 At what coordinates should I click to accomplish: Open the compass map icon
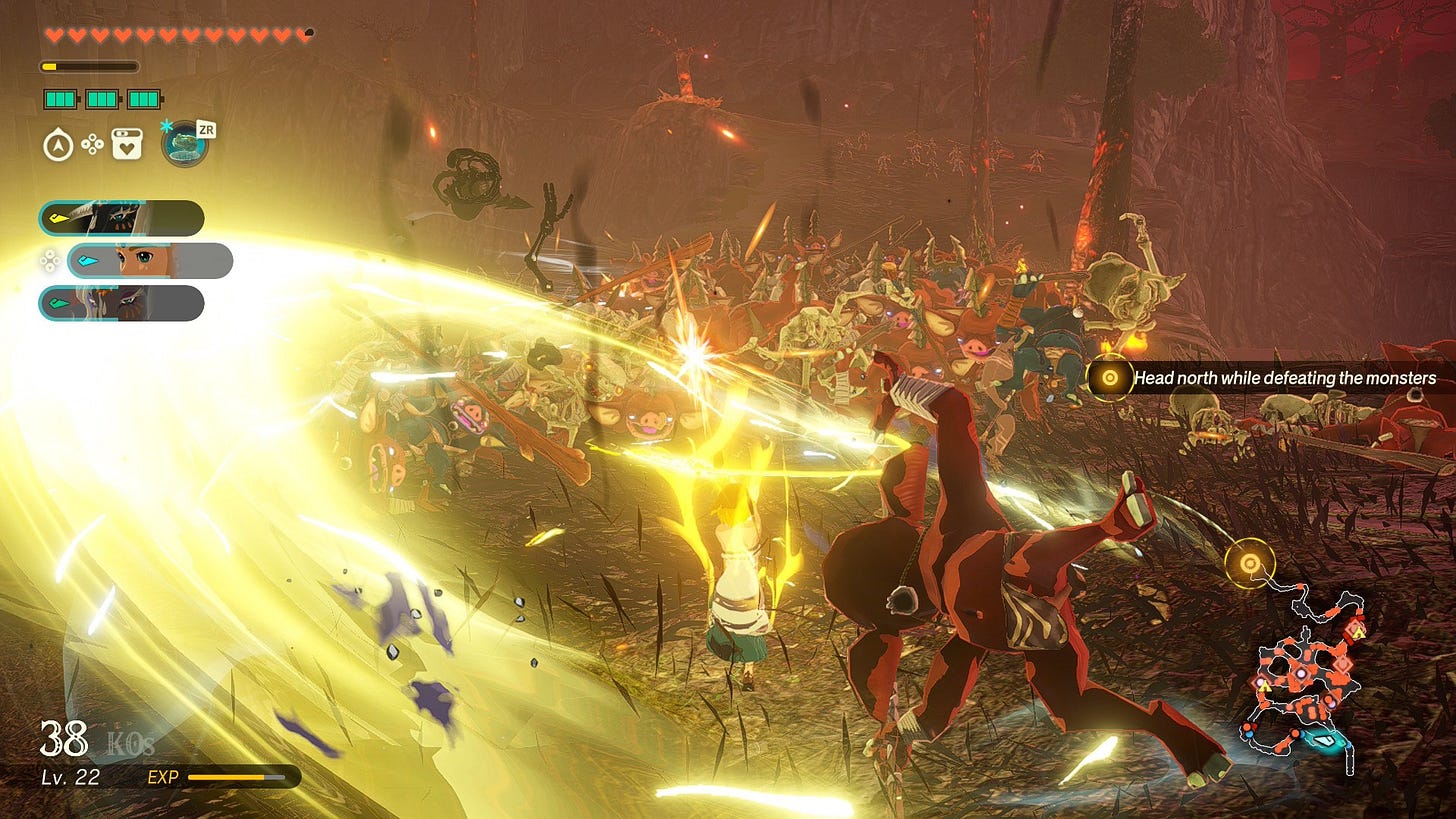point(57,146)
